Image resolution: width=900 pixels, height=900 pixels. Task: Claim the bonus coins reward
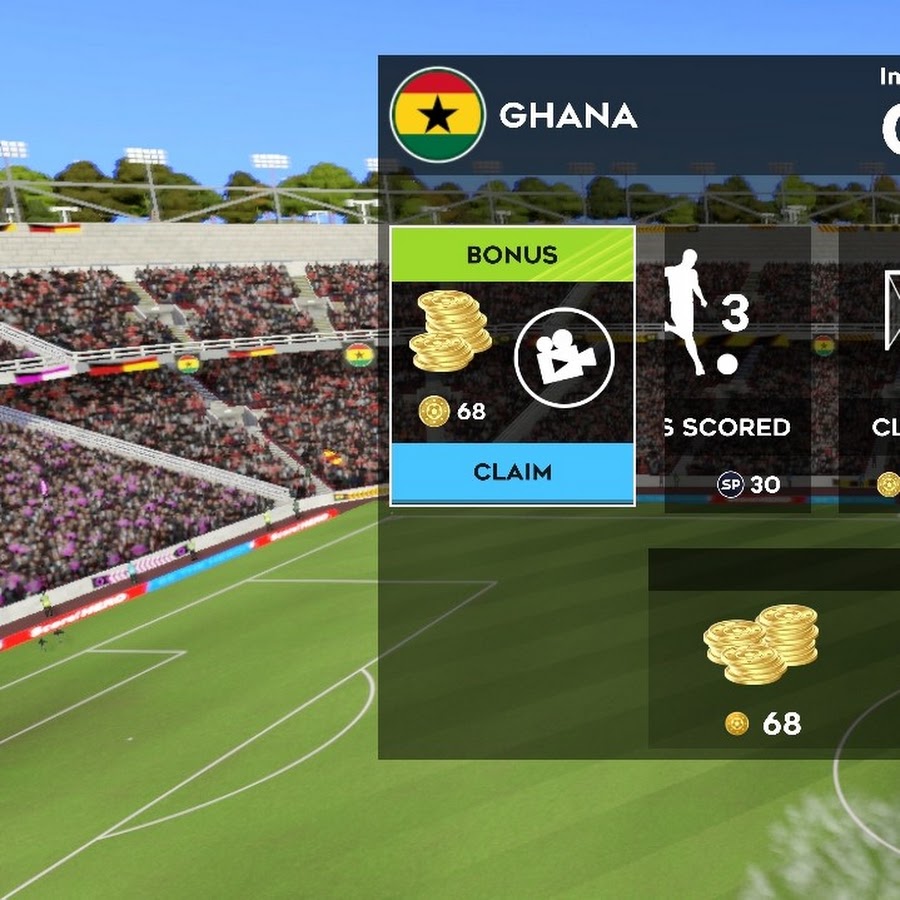pos(512,472)
